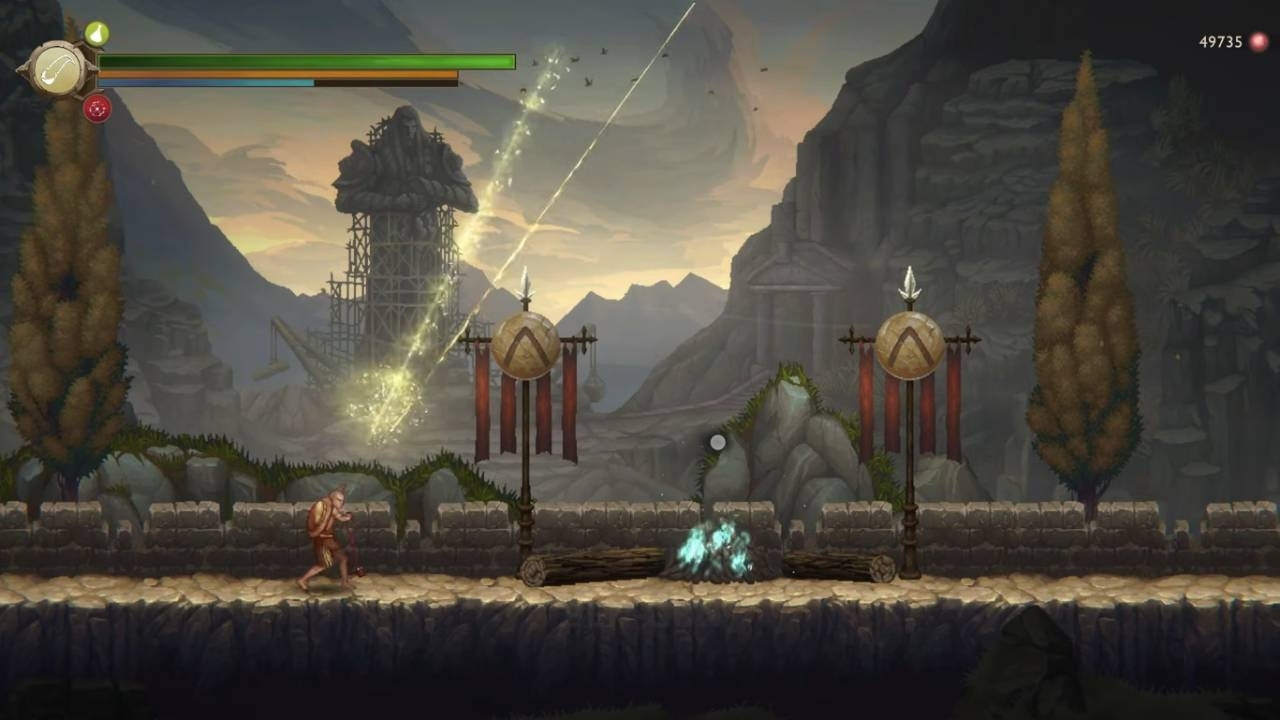The height and width of the screenshot is (720, 1280).
Task: Select the curved horn item emblem
Action: coord(57,71)
